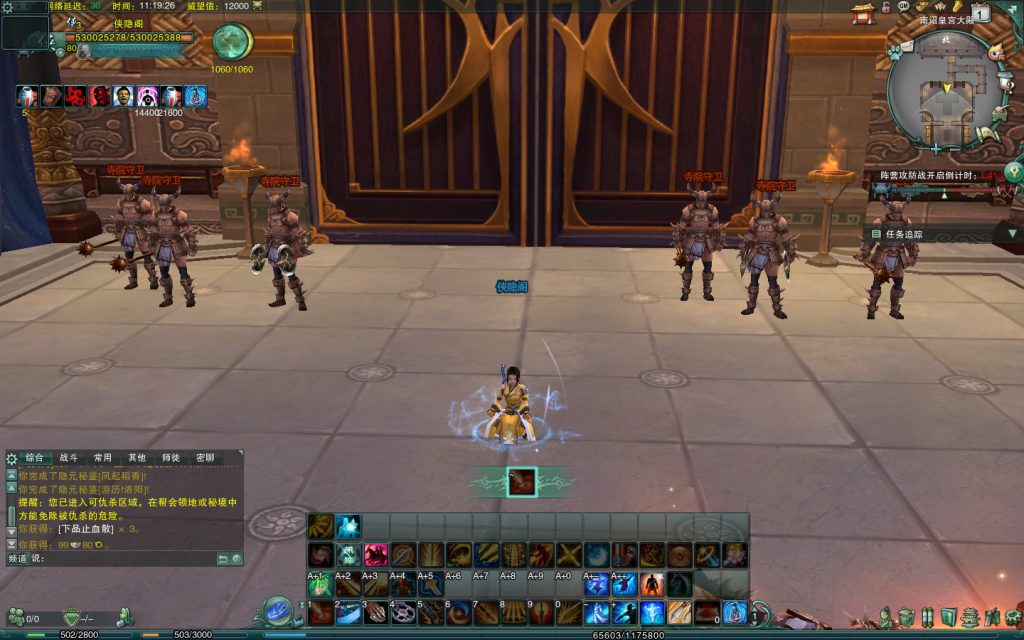
Task: Zoom in the minimap with plus button
Action: point(935,148)
